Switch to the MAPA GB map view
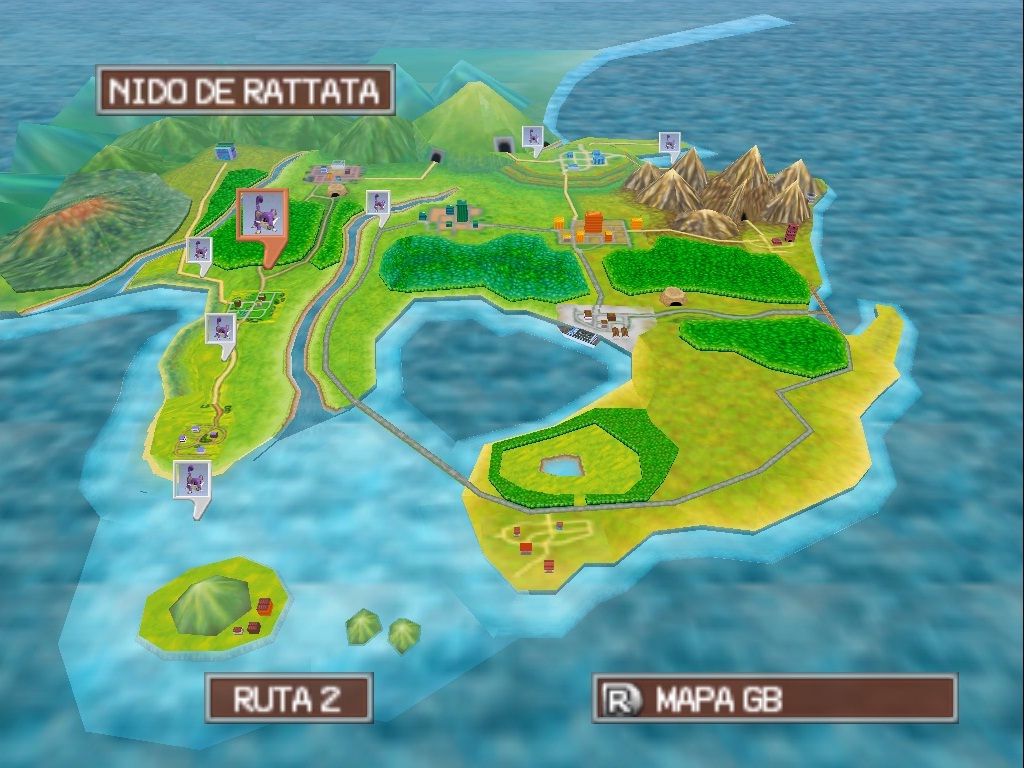This screenshot has width=1024, height=768. (774, 699)
